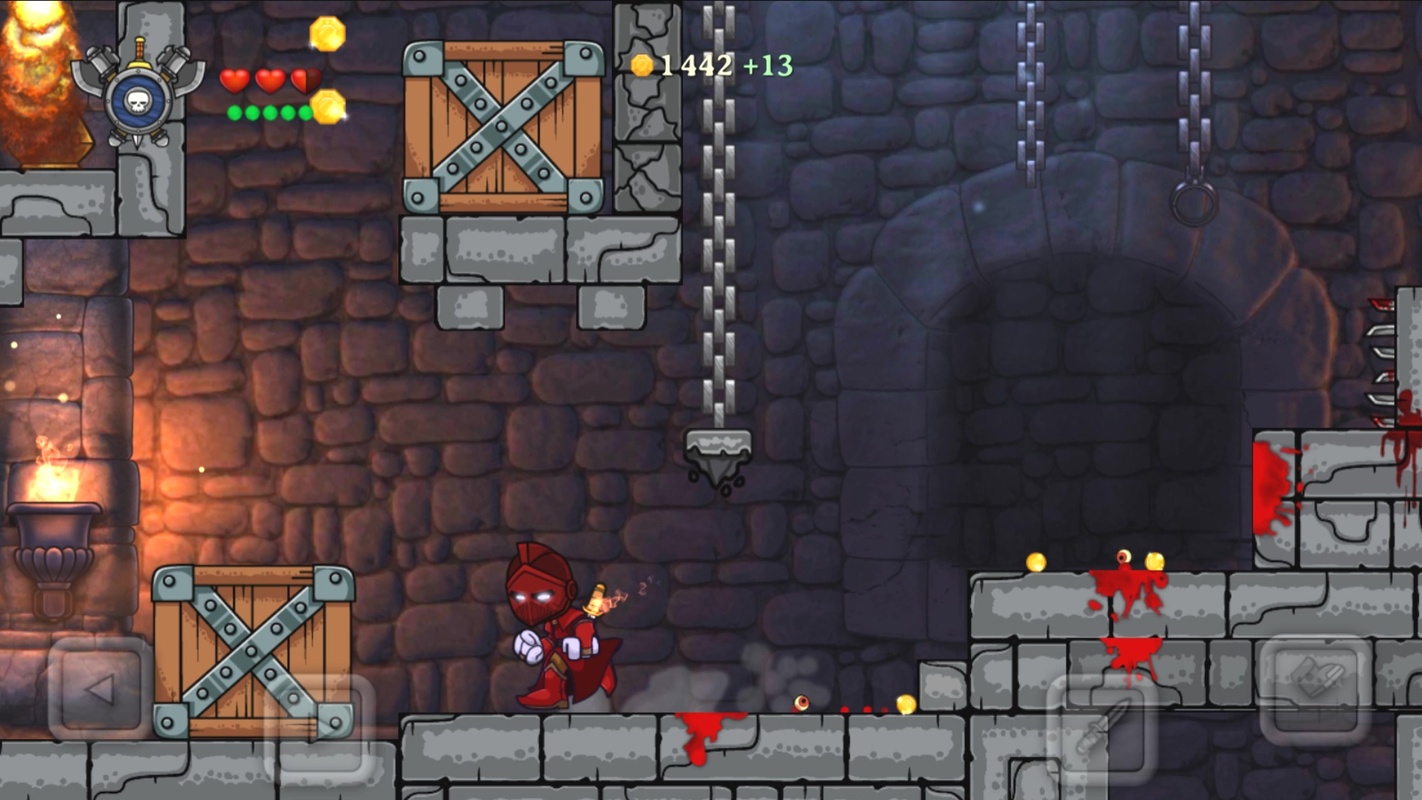
Task: Tap the left arrow movement button
Action: click(x=99, y=689)
